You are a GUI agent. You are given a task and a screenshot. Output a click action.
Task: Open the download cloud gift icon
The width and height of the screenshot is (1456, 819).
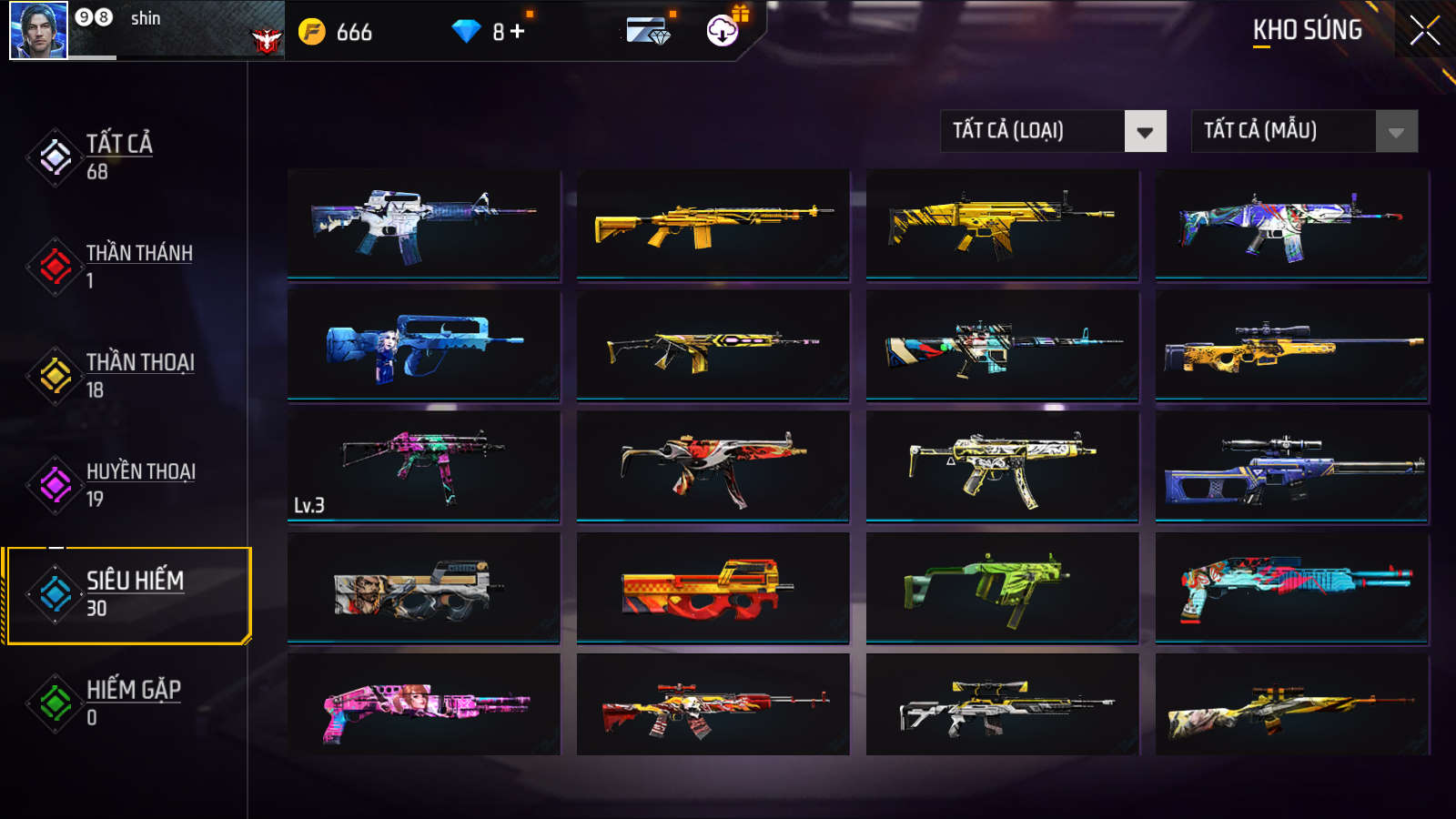point(723,31)
